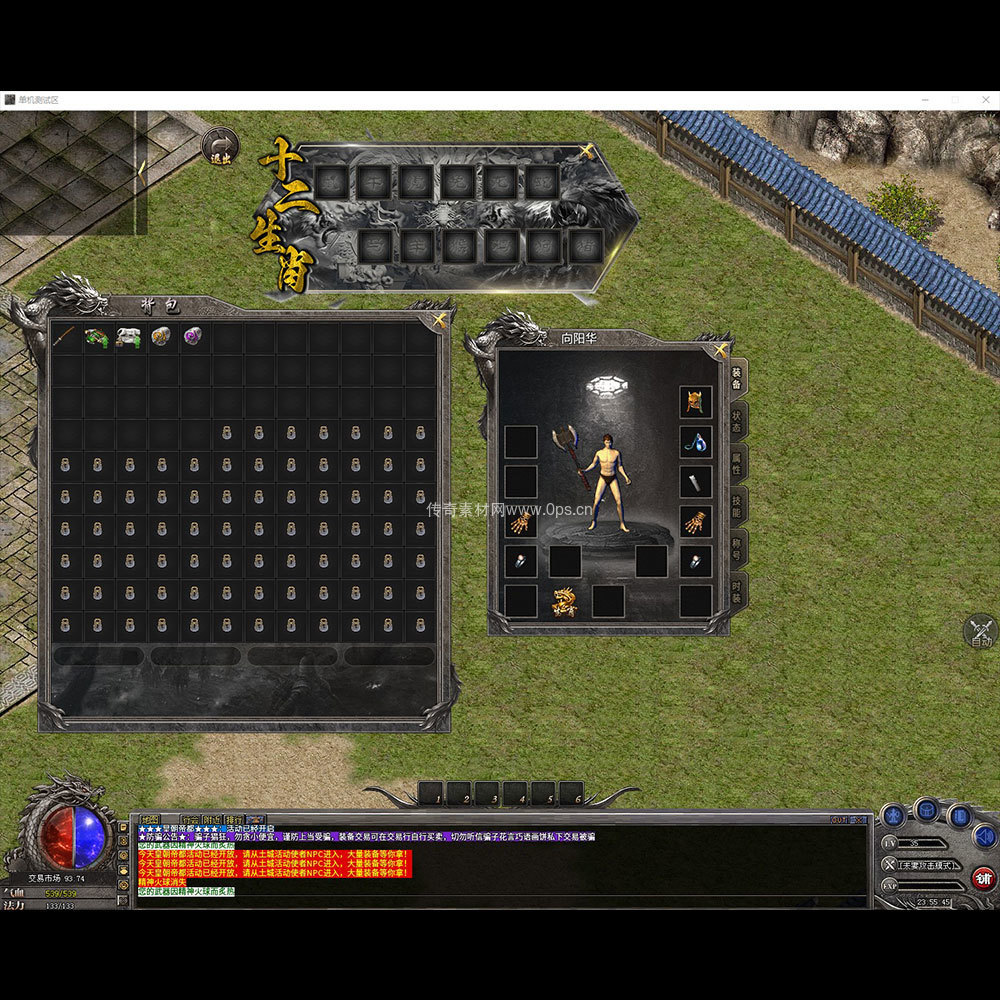The image size is (1000, 1000).
Task: Select the equipped golden helmet slot
Action: [x=696, y=402]
